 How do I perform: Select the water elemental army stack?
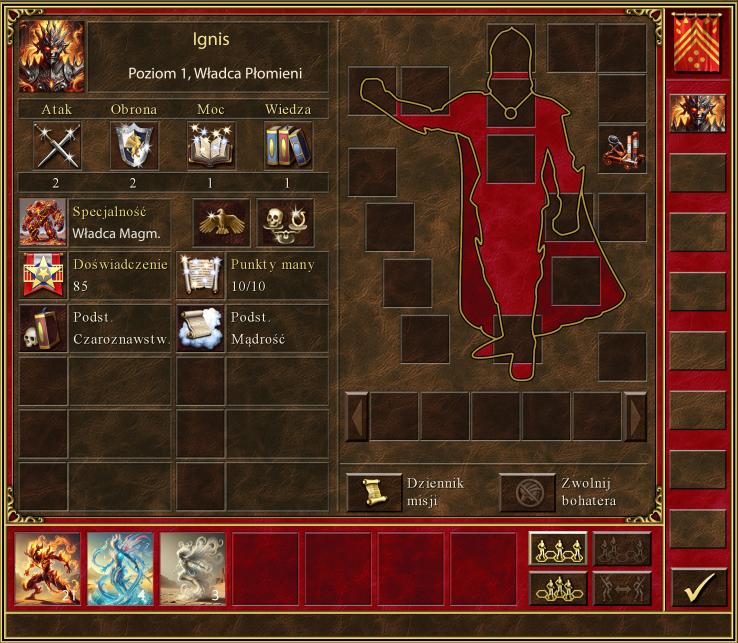120,569
